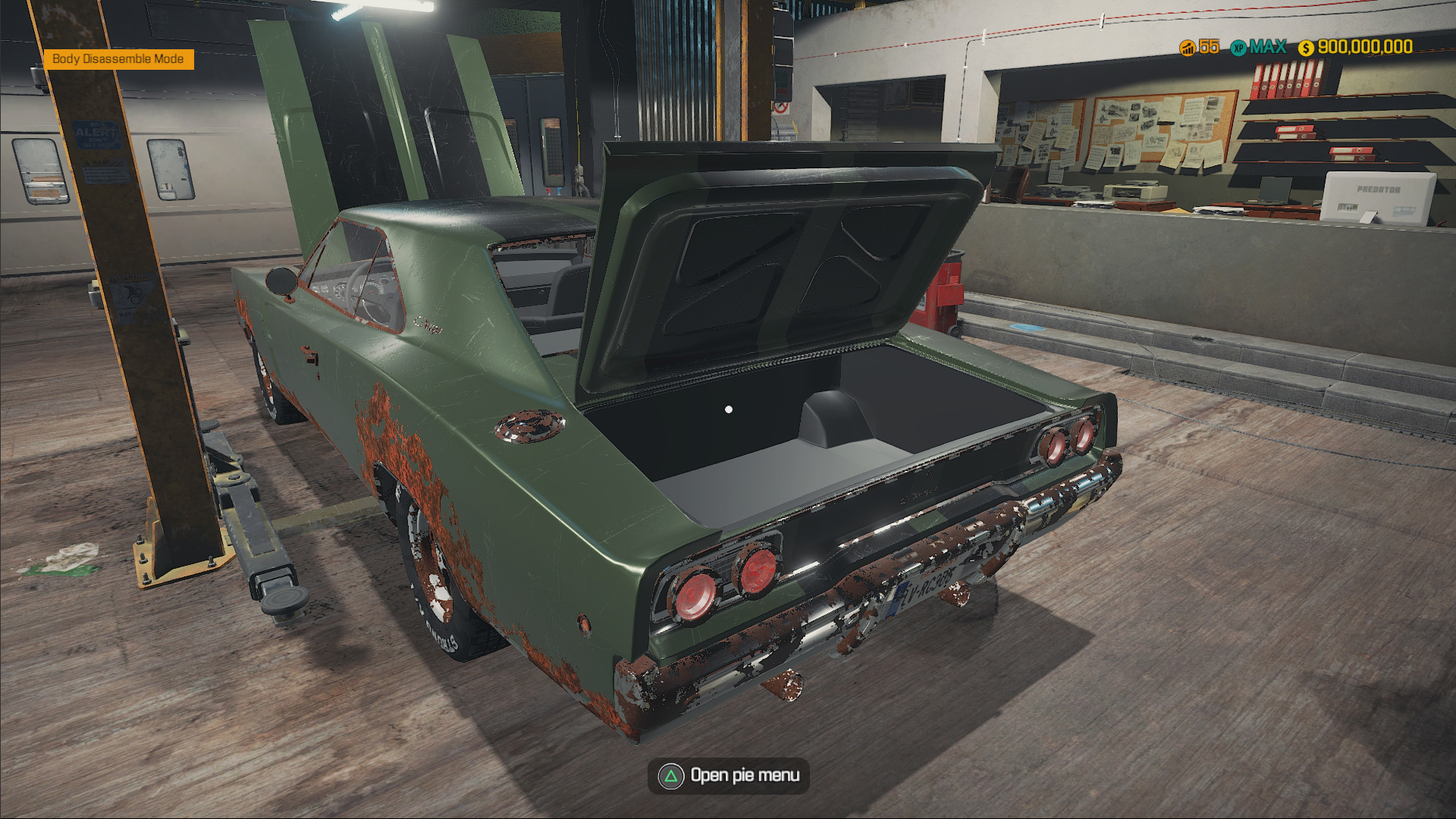The height and width of the screenshot is (819, 1456).
Task: Click the orange level indicator icon
Action: [x=1187, y=48]
